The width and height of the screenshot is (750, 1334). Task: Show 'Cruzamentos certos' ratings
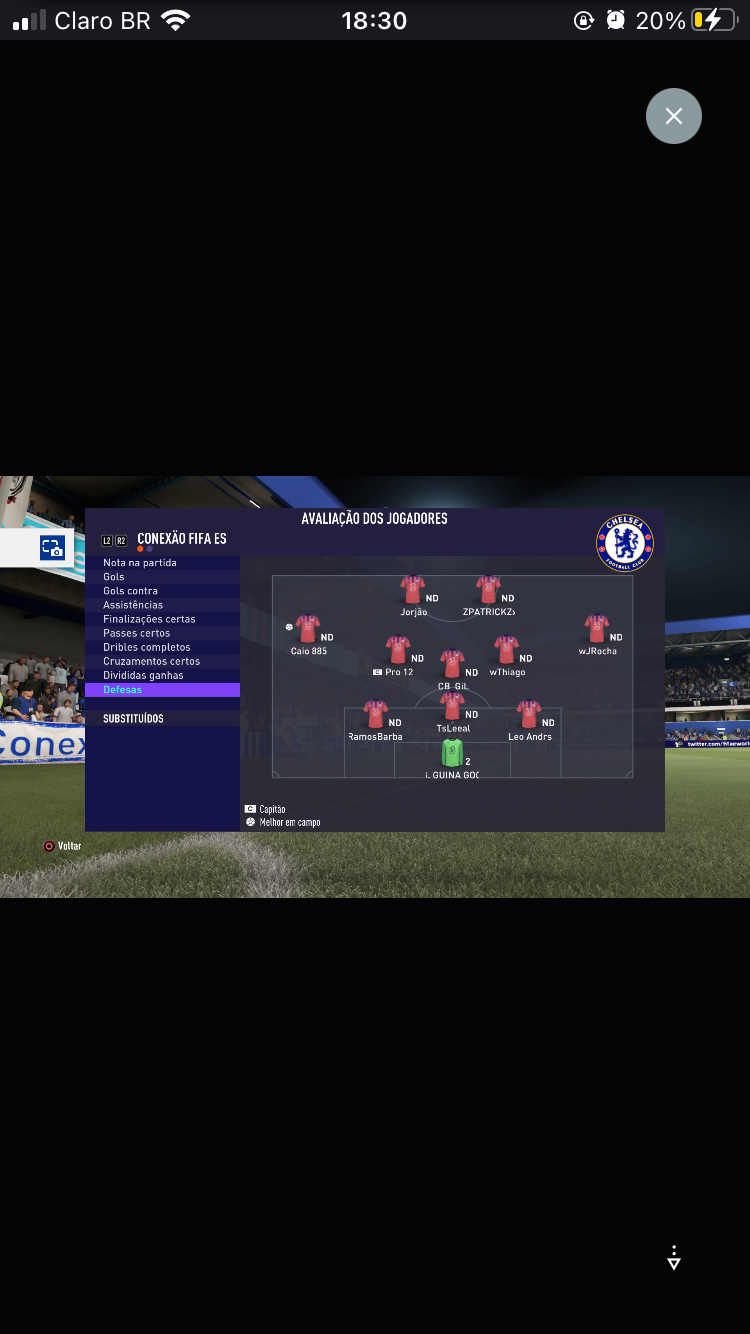click(x=152, y=661)
